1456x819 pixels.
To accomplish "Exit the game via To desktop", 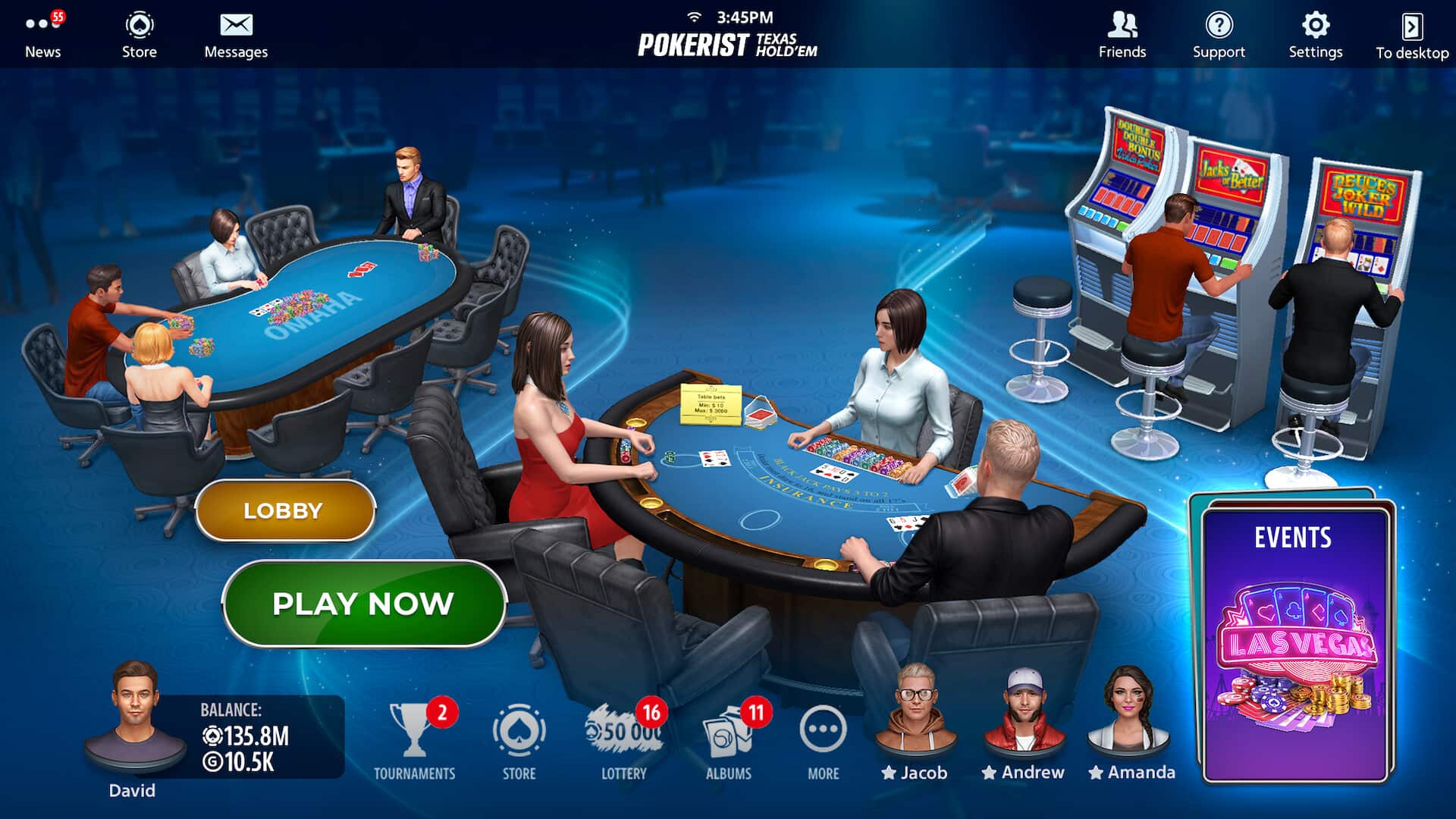I will pyautogui.click(x=1411, y=33).
